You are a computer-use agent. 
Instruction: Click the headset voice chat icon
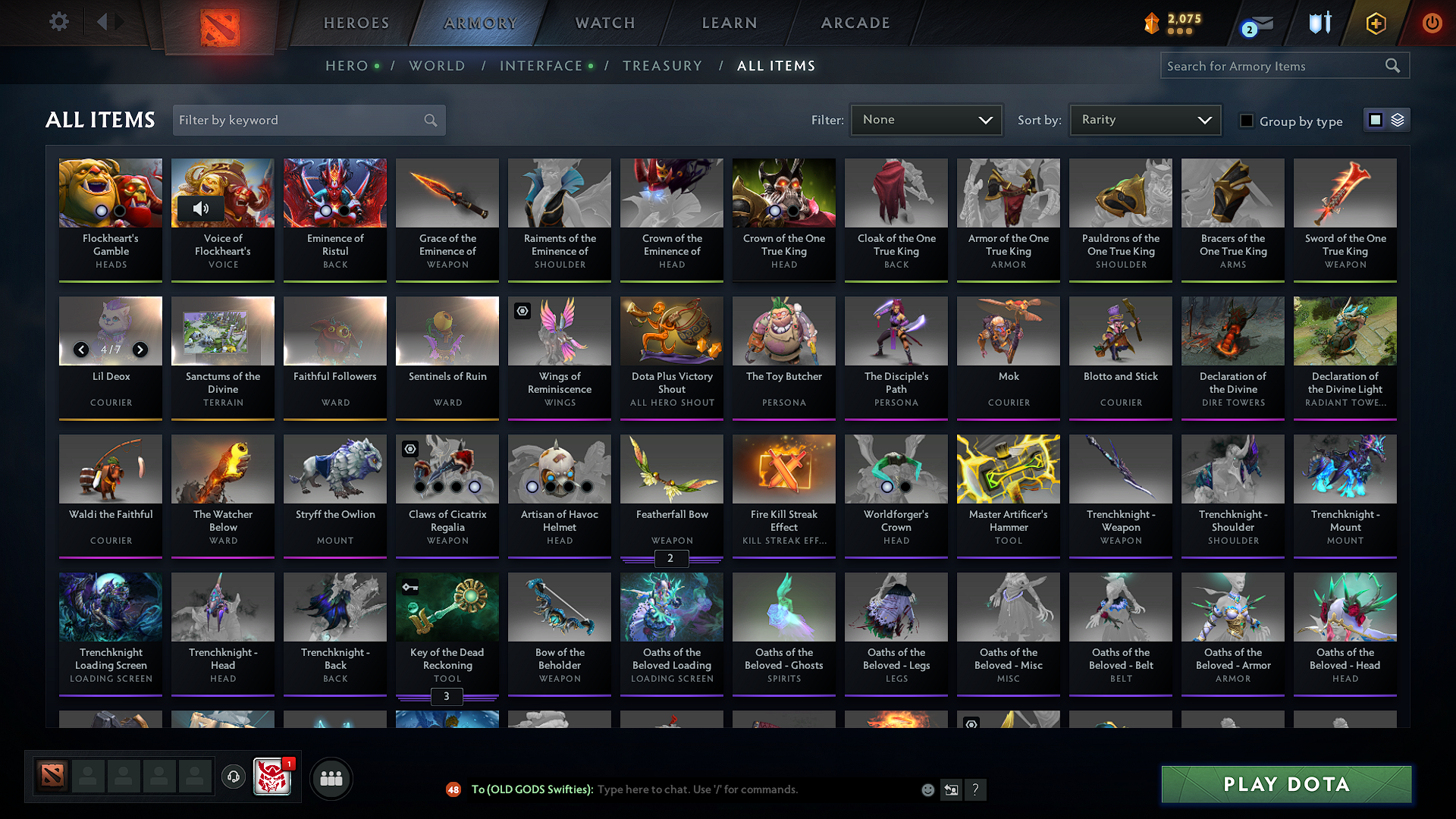(233, 777)
